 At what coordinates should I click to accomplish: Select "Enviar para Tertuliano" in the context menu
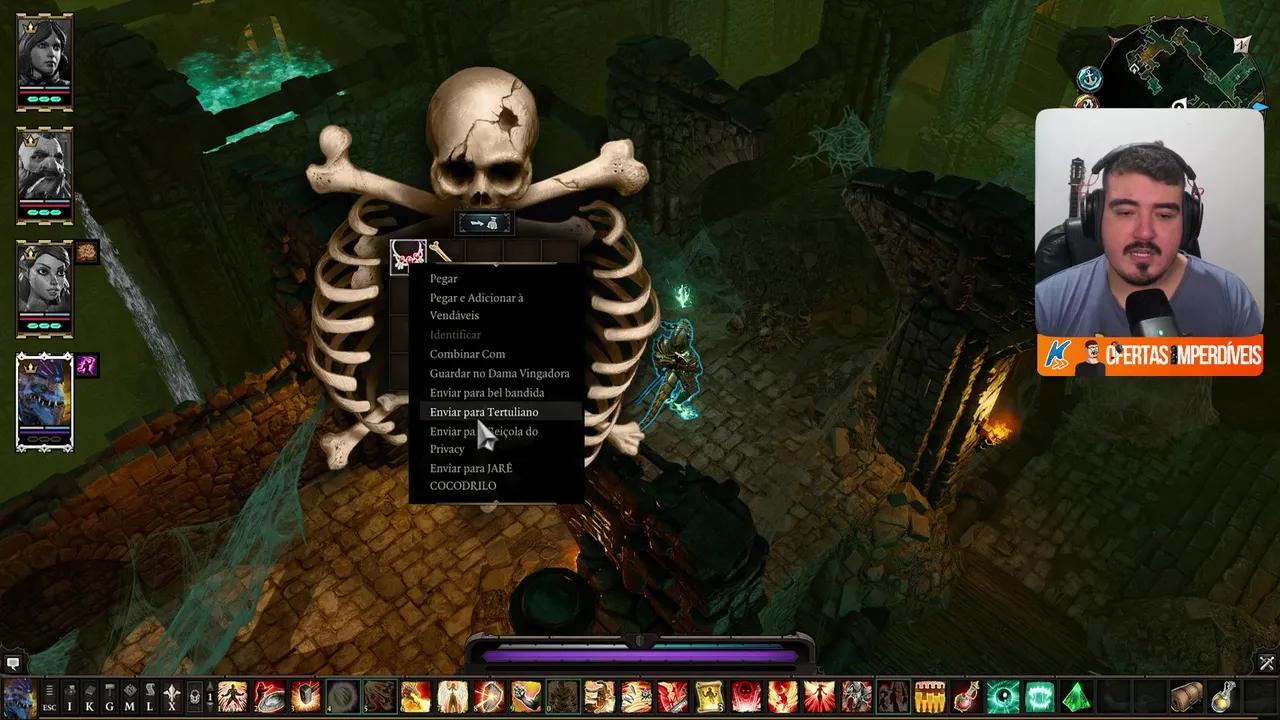click(484, 411)
